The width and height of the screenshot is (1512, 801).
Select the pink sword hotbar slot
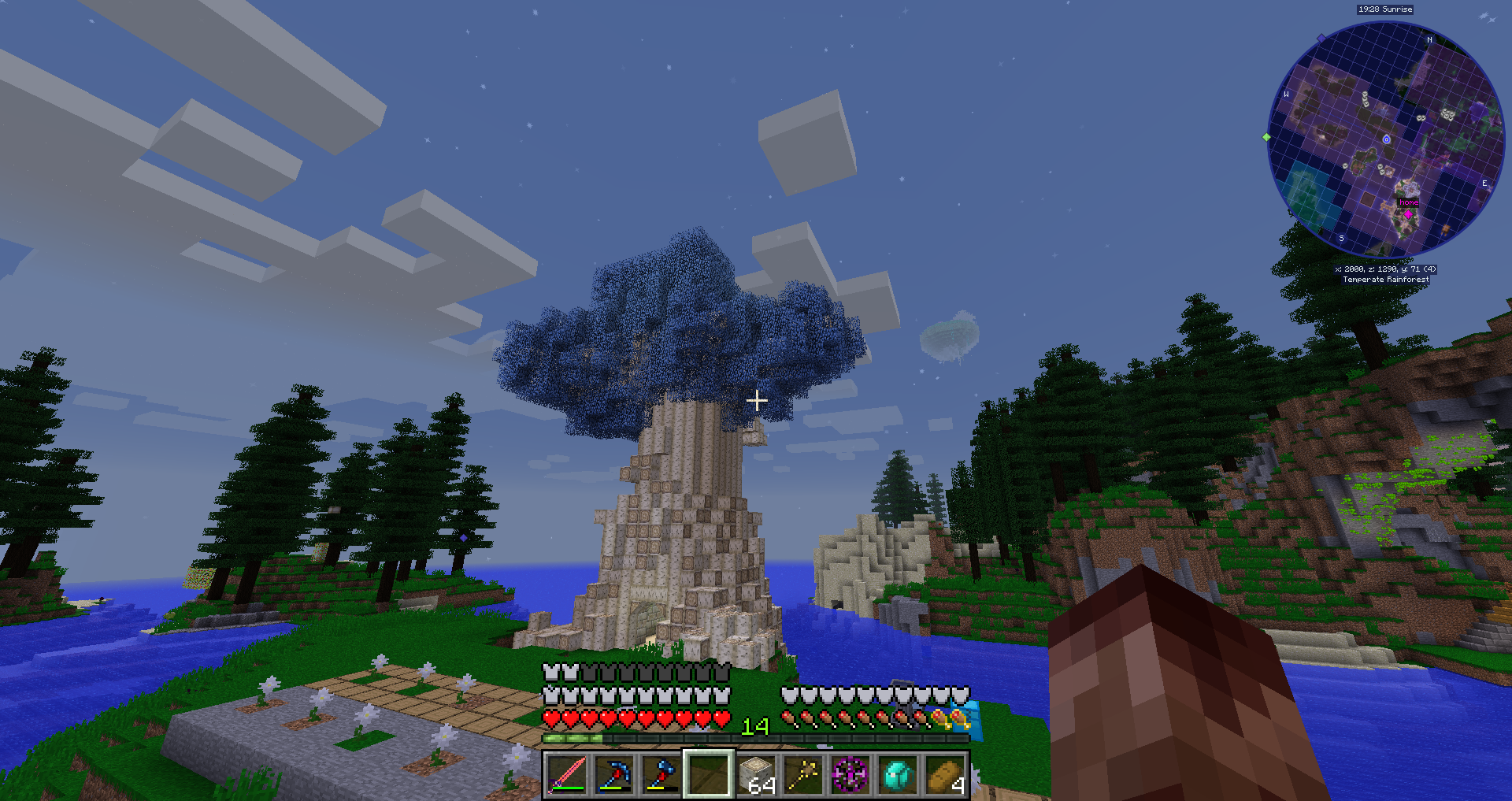(566, 775)
